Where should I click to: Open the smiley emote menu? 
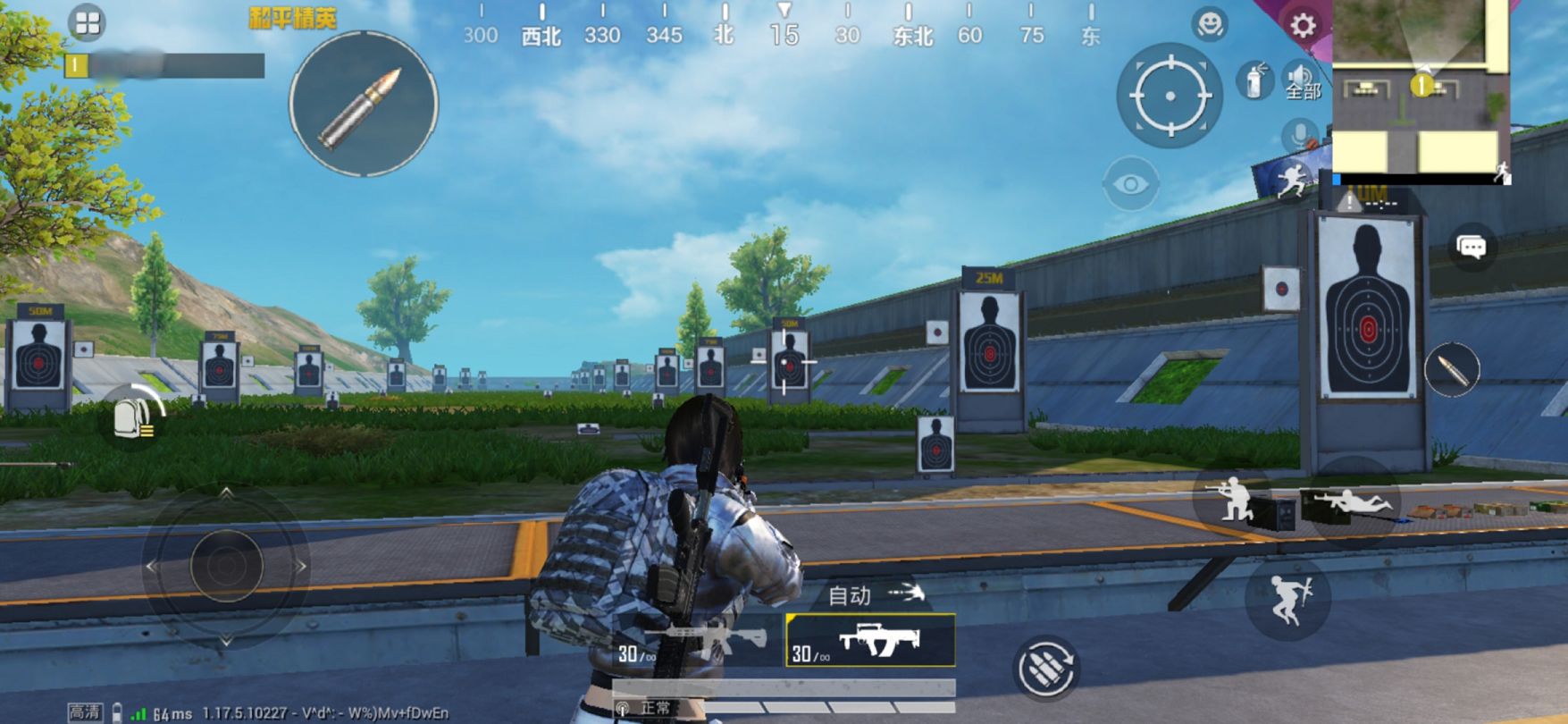coord(1210,24)
